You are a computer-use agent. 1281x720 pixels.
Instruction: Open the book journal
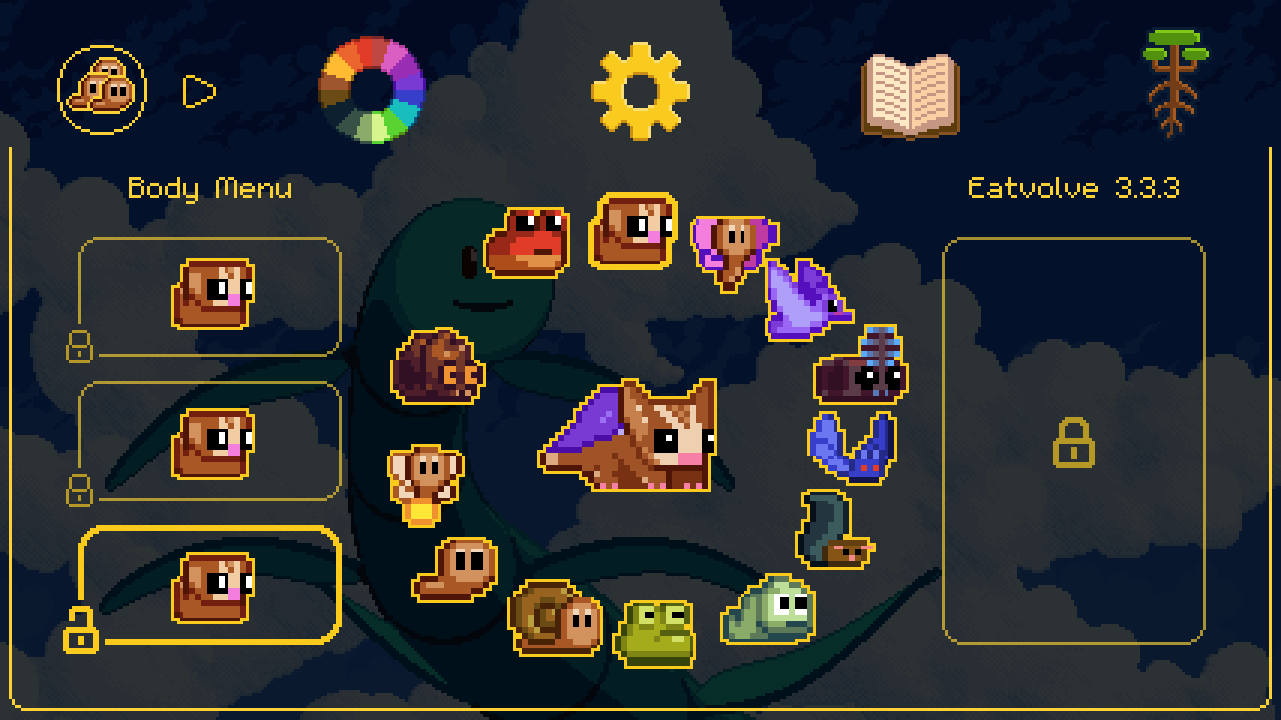[x=910, y=95]
